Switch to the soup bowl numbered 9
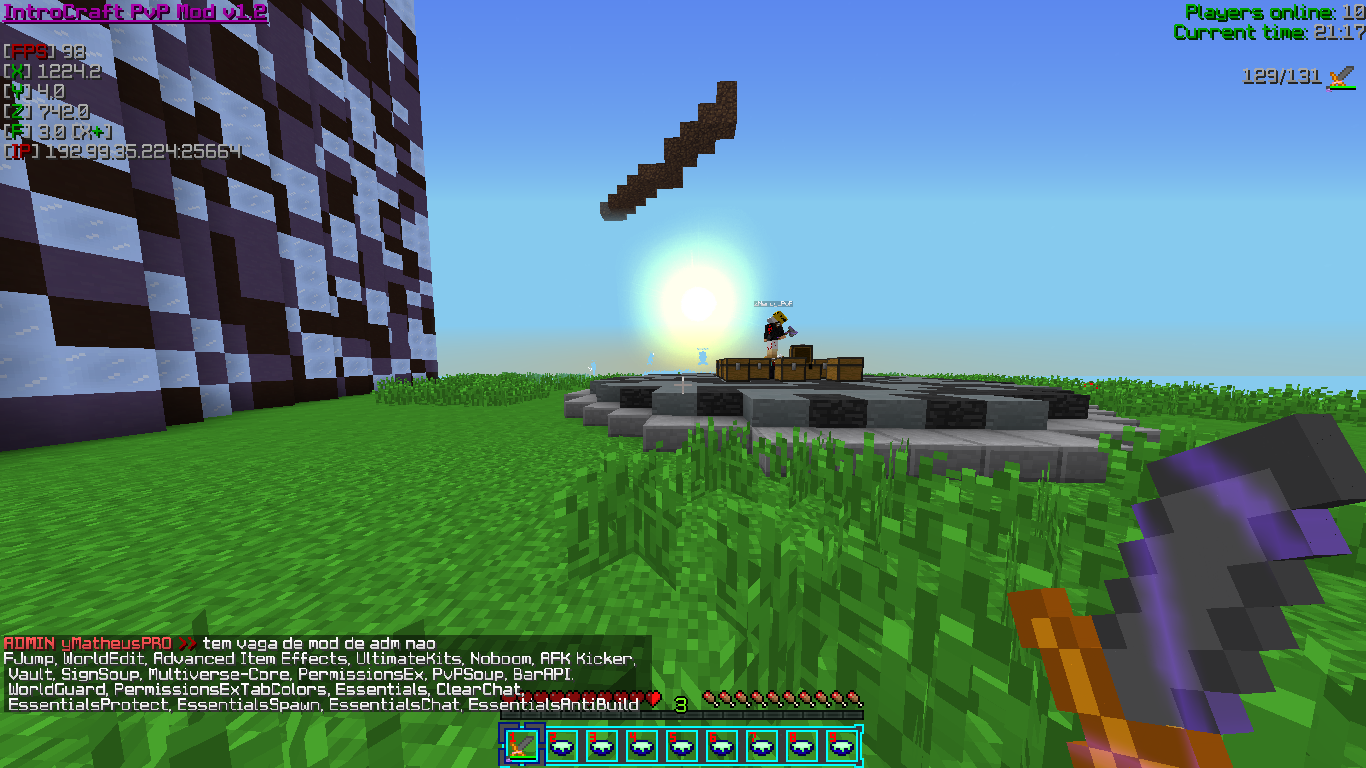 pyautogui.click(x=842, y=745)
